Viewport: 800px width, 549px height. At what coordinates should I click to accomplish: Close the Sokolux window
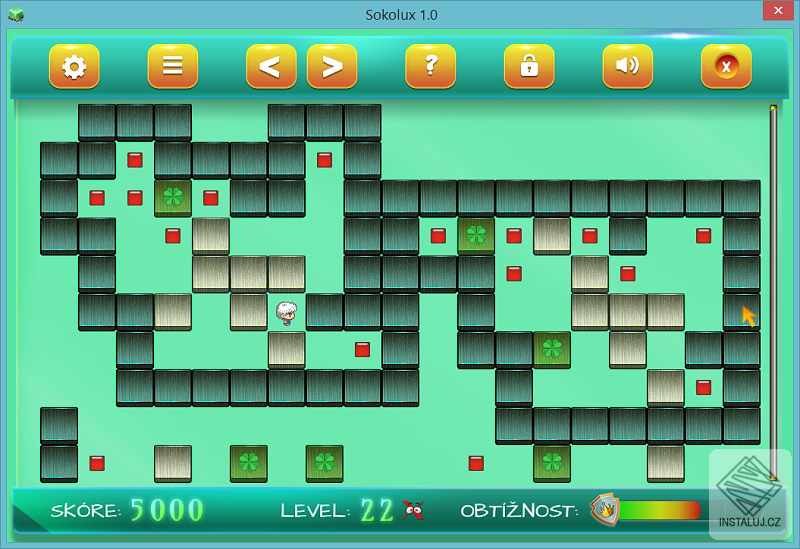775,12
